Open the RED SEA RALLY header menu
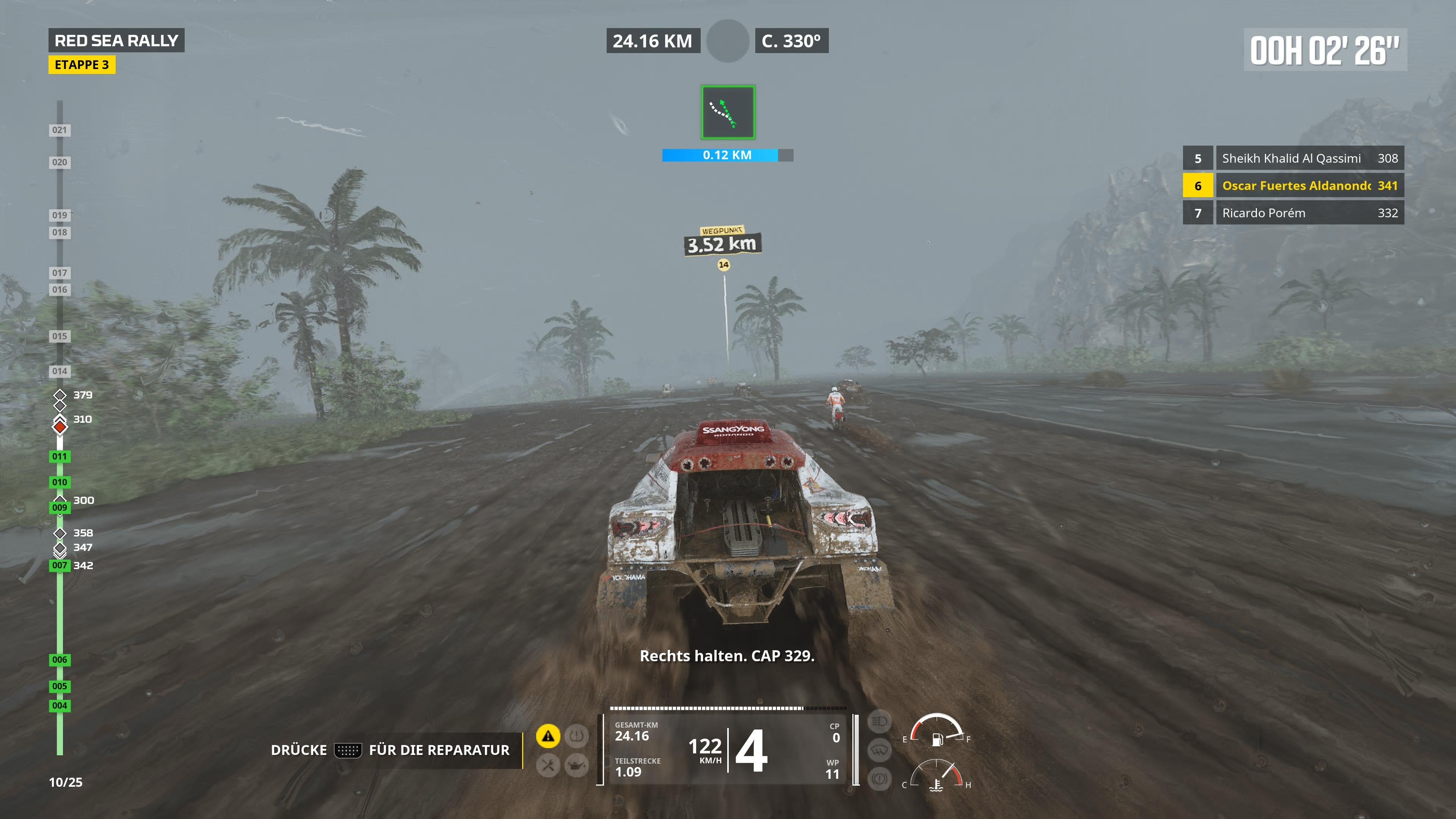Screen dimensions: 1456x819 117,40
